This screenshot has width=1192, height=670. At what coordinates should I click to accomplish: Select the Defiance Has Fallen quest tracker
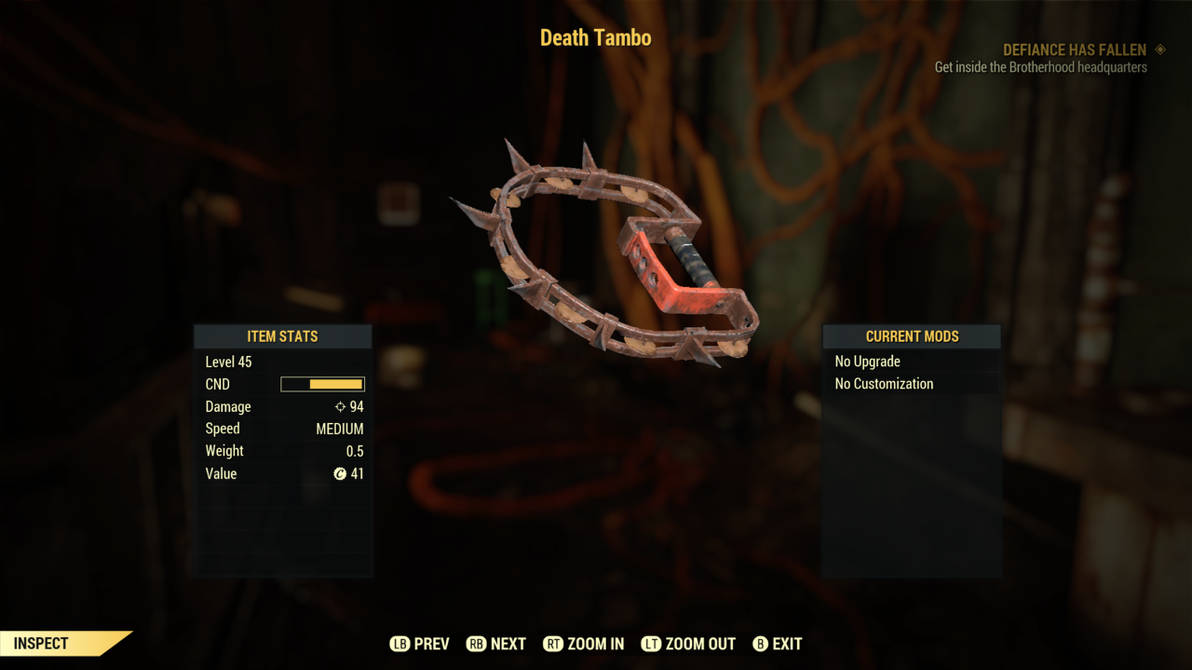pos(1075,50)
